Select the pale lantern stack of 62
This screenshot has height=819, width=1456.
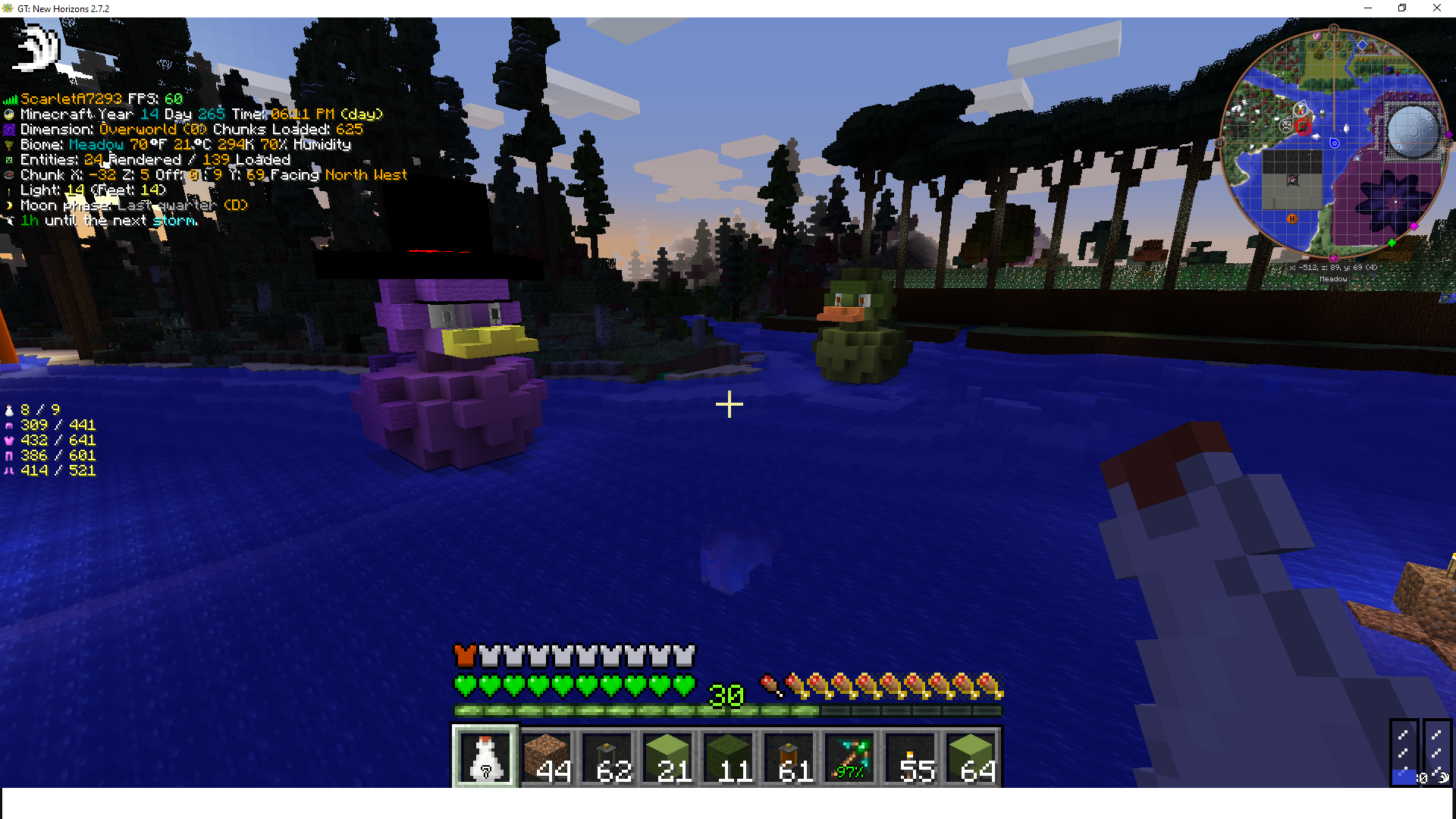coord(607,757)
